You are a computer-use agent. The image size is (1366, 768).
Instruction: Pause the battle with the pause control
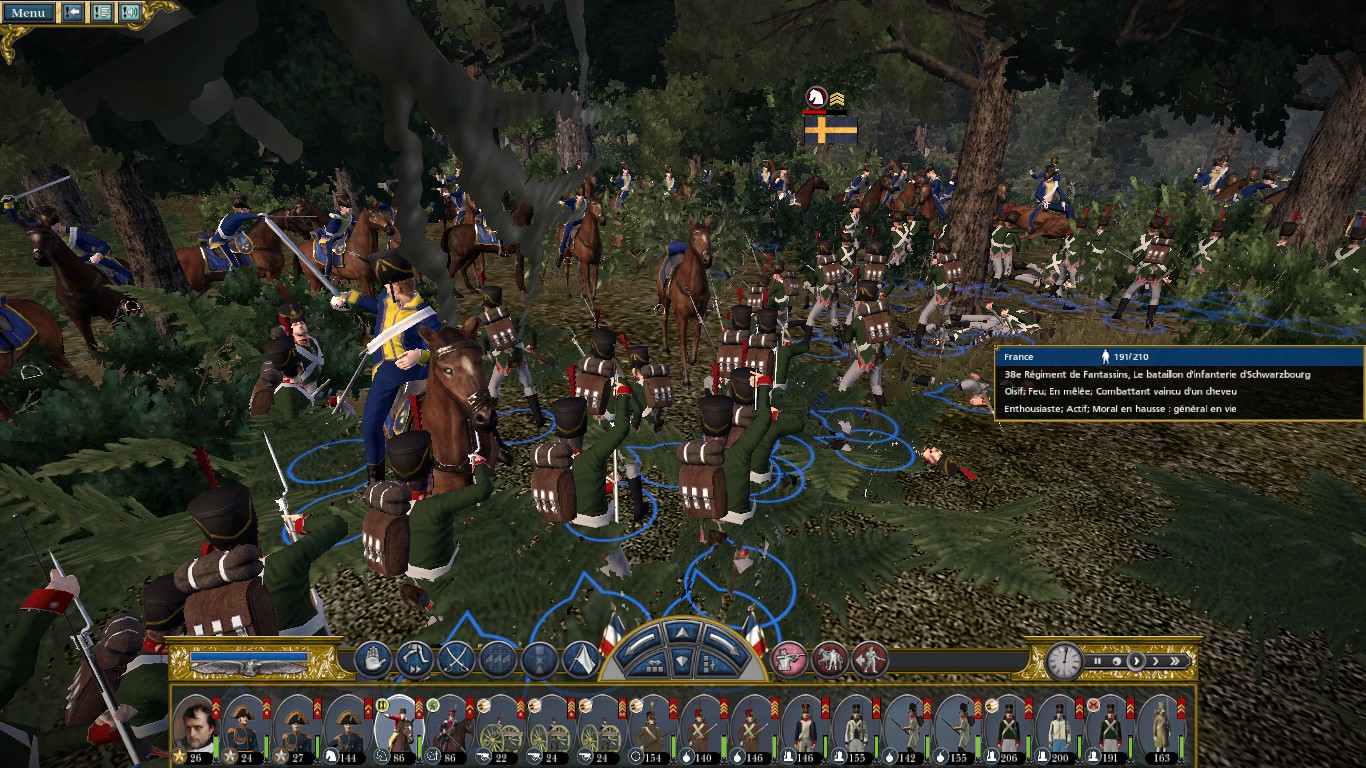(x=1097, y=661)
